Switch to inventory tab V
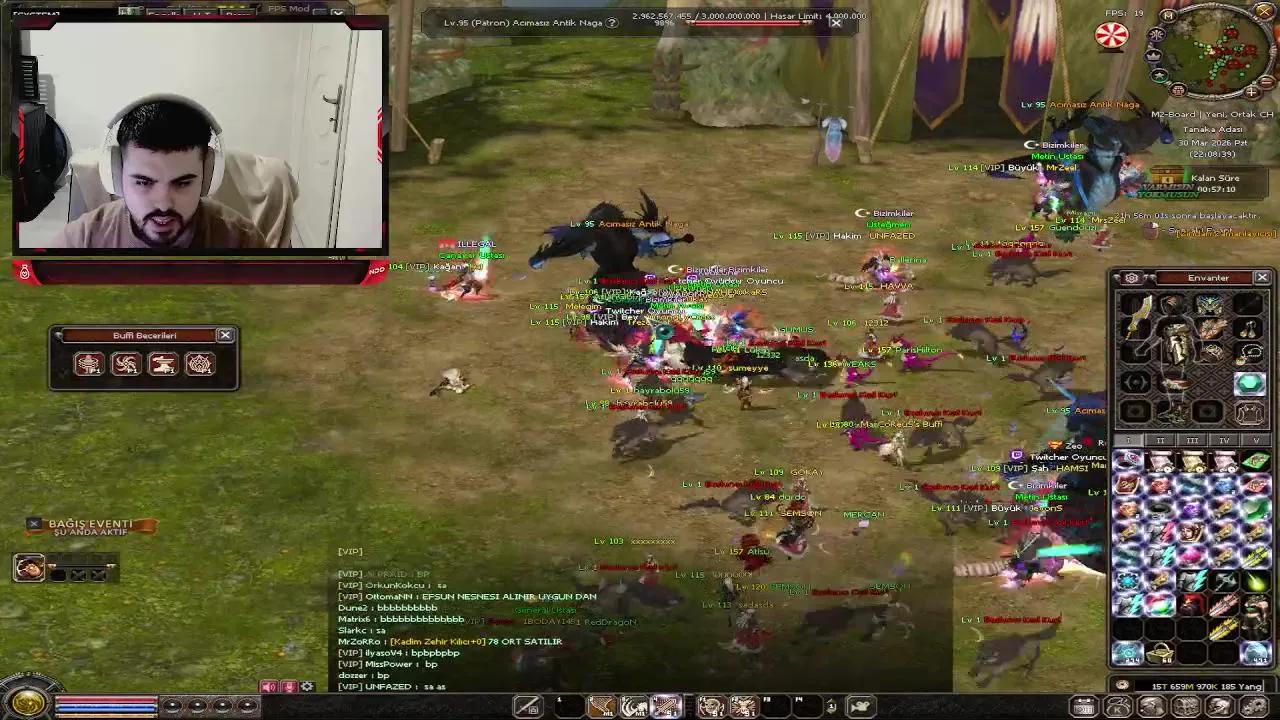The image size is (1280, 720). (1255, 440)
